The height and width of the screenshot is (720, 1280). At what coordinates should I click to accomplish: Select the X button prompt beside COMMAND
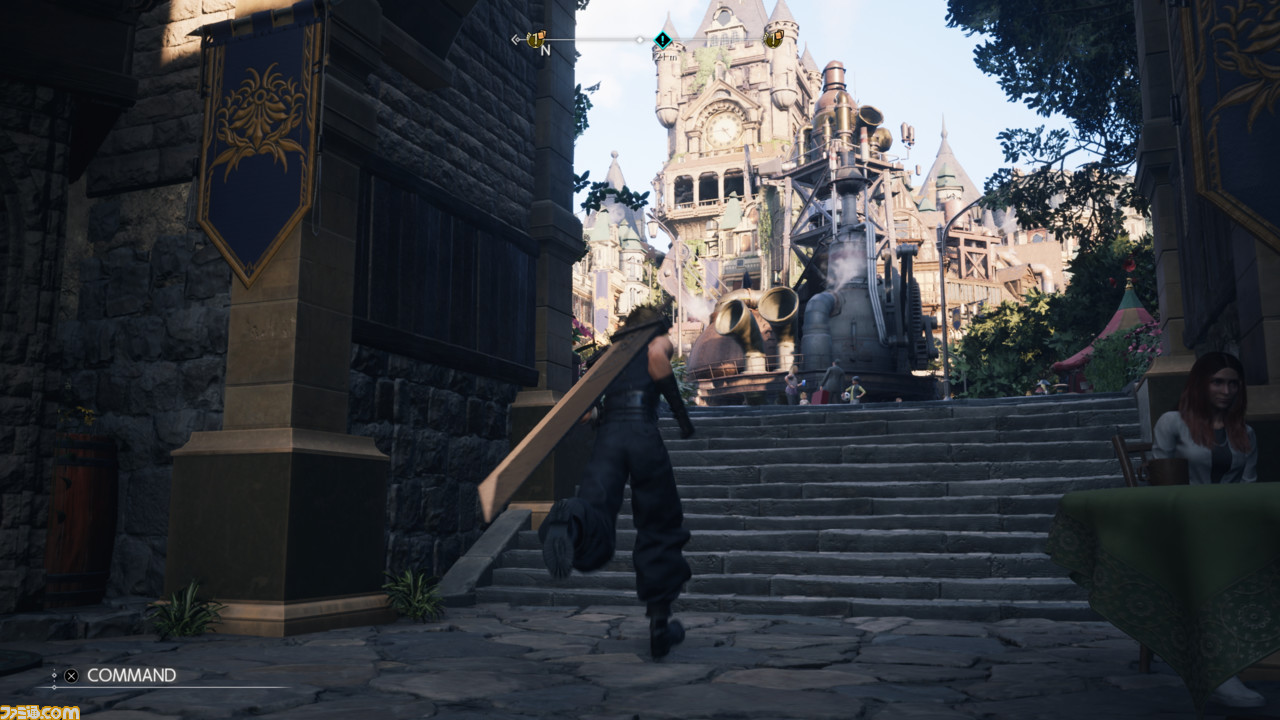click(71, 675)
